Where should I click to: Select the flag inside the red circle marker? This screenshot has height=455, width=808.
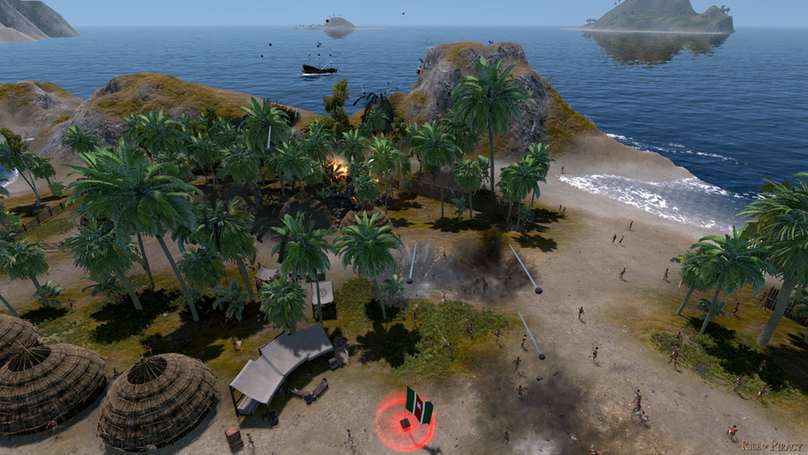pyautogui.click(x=418, y=405)
